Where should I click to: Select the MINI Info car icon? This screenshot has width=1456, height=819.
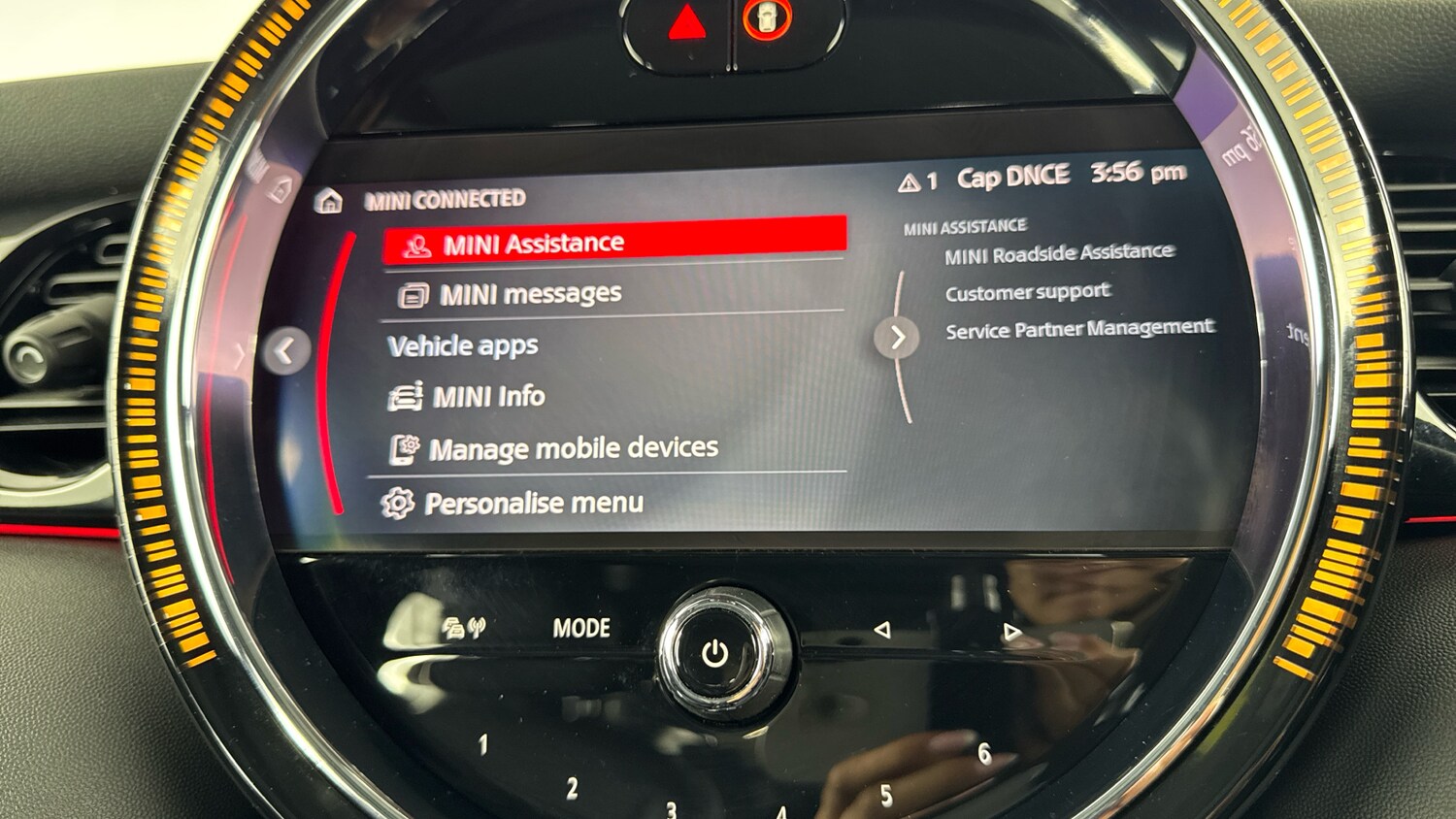pos(407,396)
